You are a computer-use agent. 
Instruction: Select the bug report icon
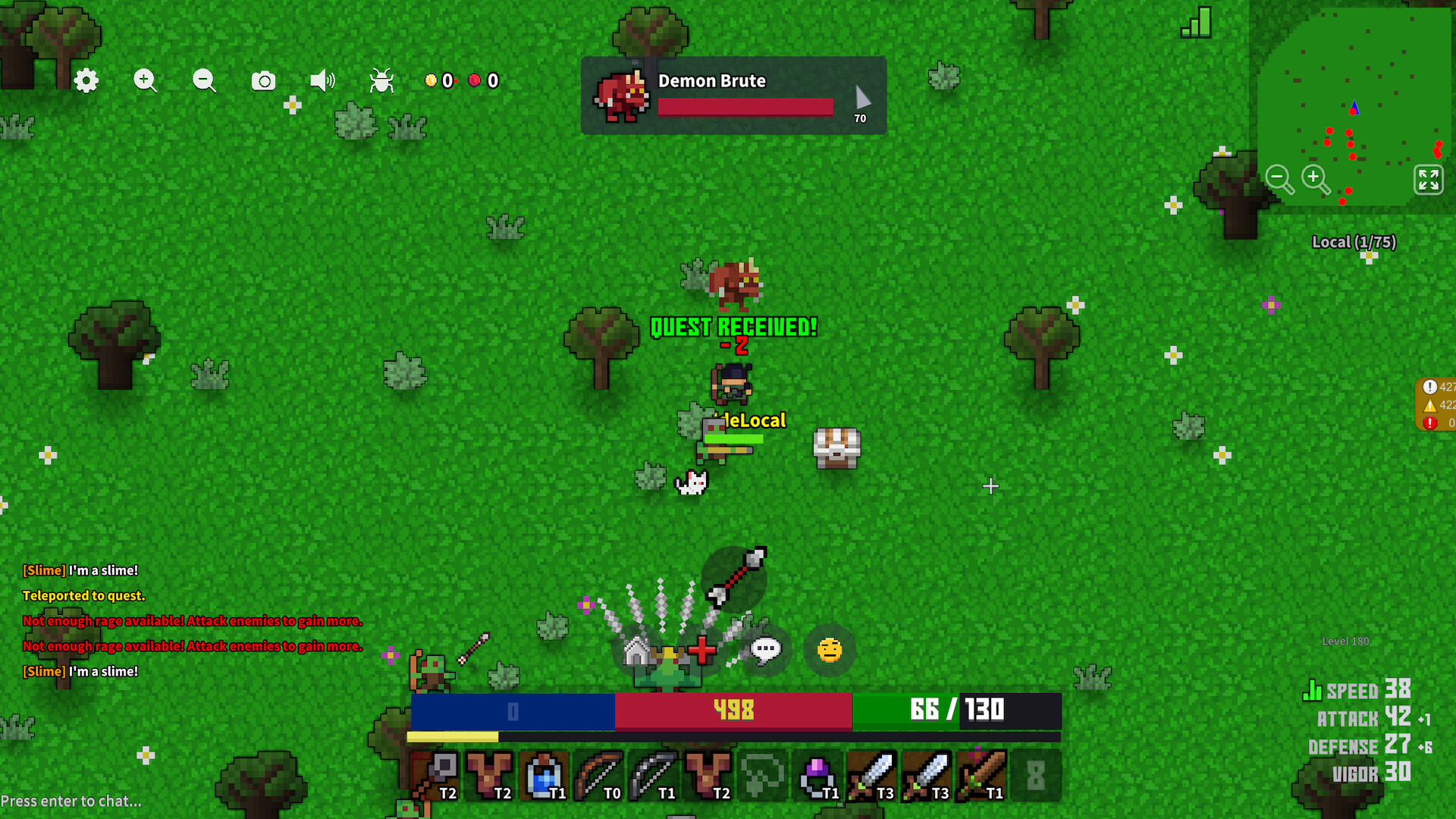click(381, 81)
